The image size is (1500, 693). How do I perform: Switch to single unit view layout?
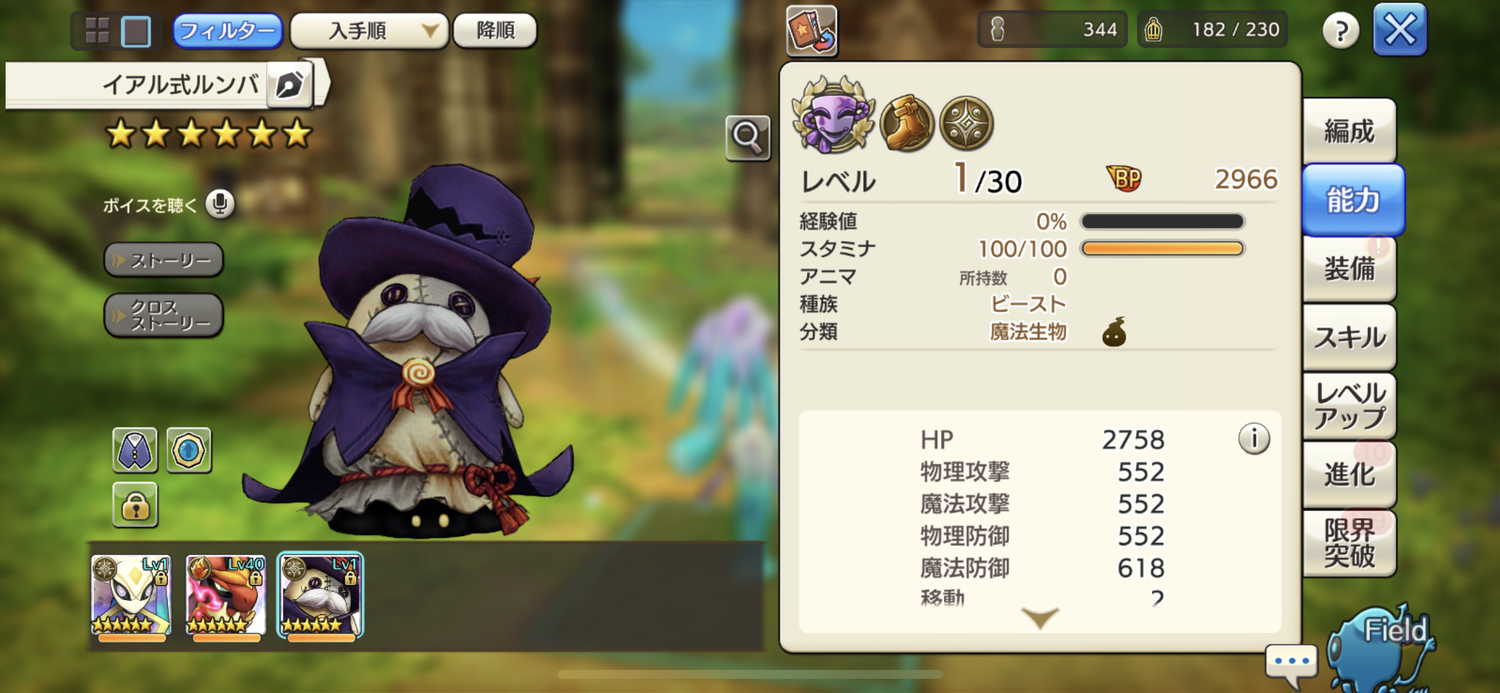tap(136, 31)
